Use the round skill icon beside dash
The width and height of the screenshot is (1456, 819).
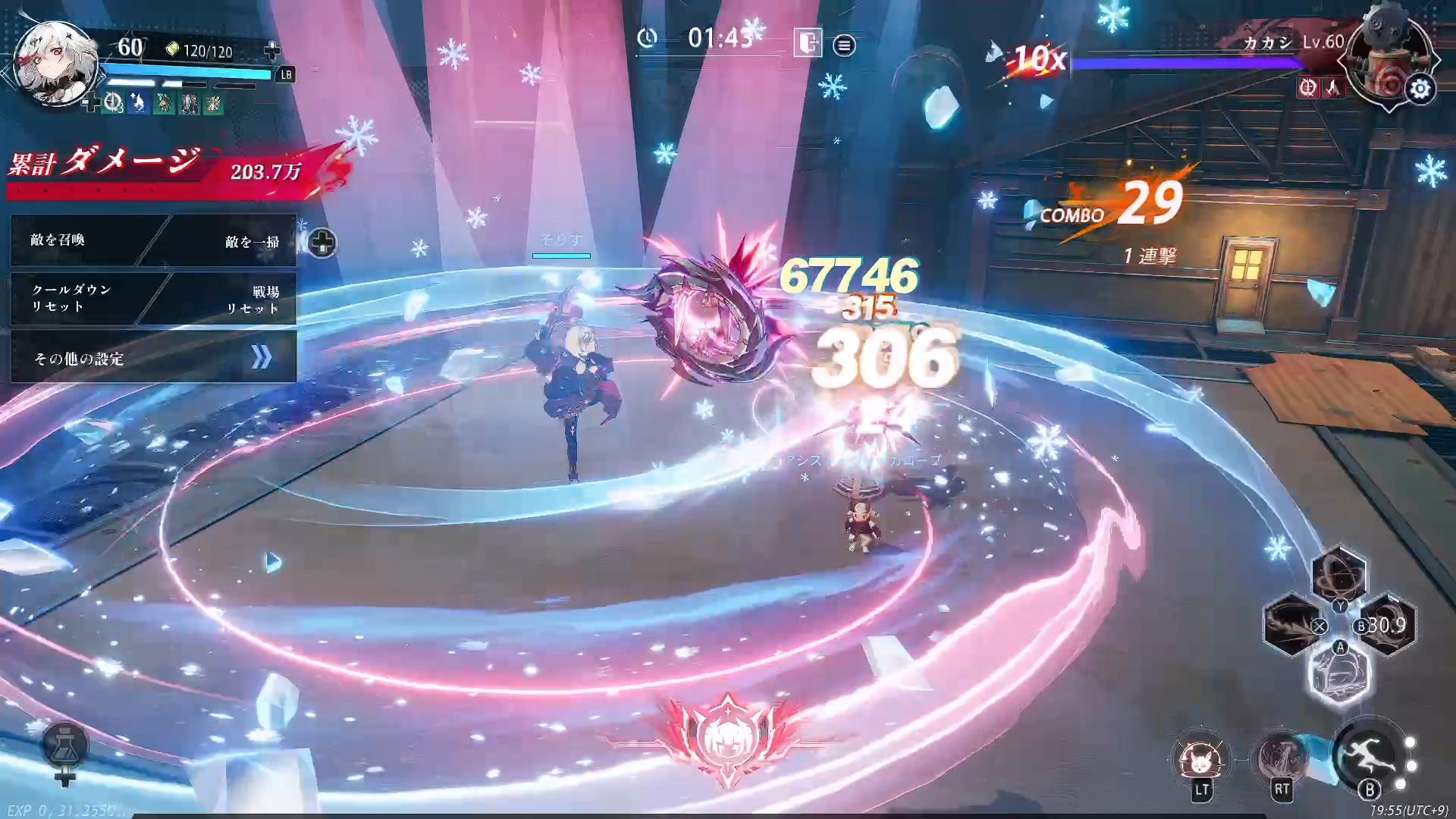point(1282,758)
